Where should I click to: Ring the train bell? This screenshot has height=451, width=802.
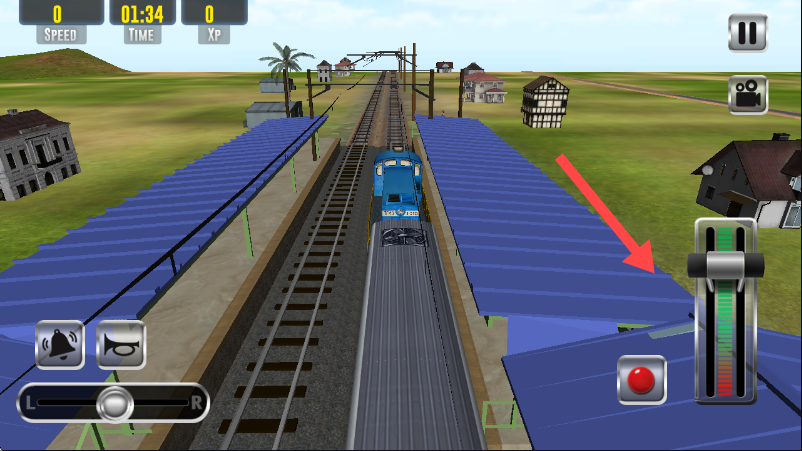point(61,344)
